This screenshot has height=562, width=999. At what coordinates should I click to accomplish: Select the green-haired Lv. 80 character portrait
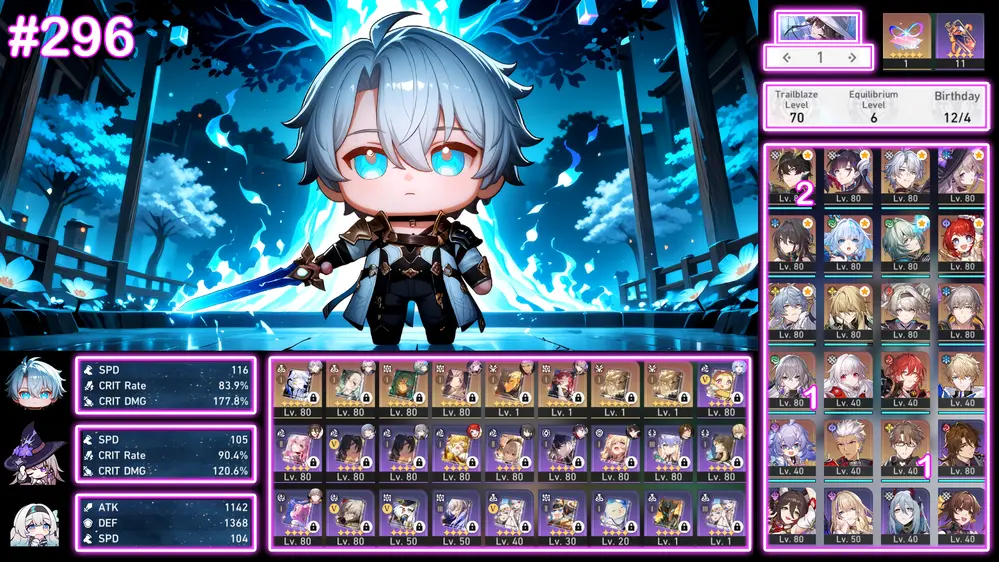[905, 241]
